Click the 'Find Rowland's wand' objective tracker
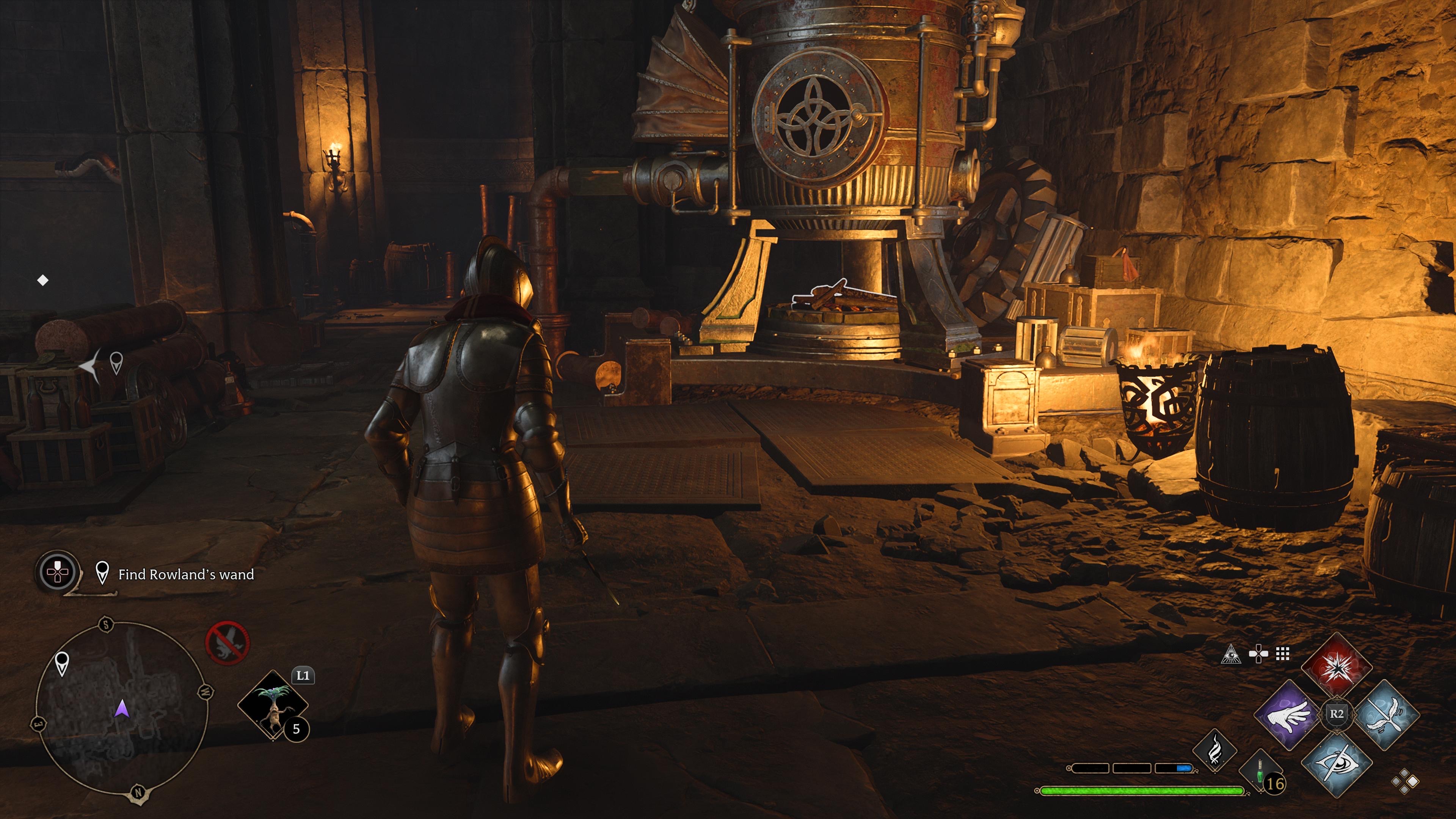Viewport: 1456px width, 819px height. pos(185,574)
